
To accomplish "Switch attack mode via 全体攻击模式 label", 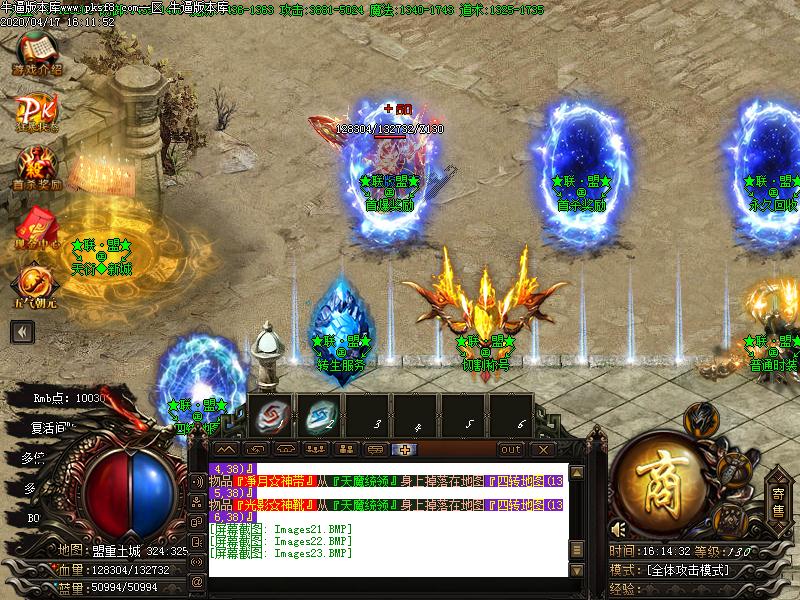I will (x=690, y=569).
